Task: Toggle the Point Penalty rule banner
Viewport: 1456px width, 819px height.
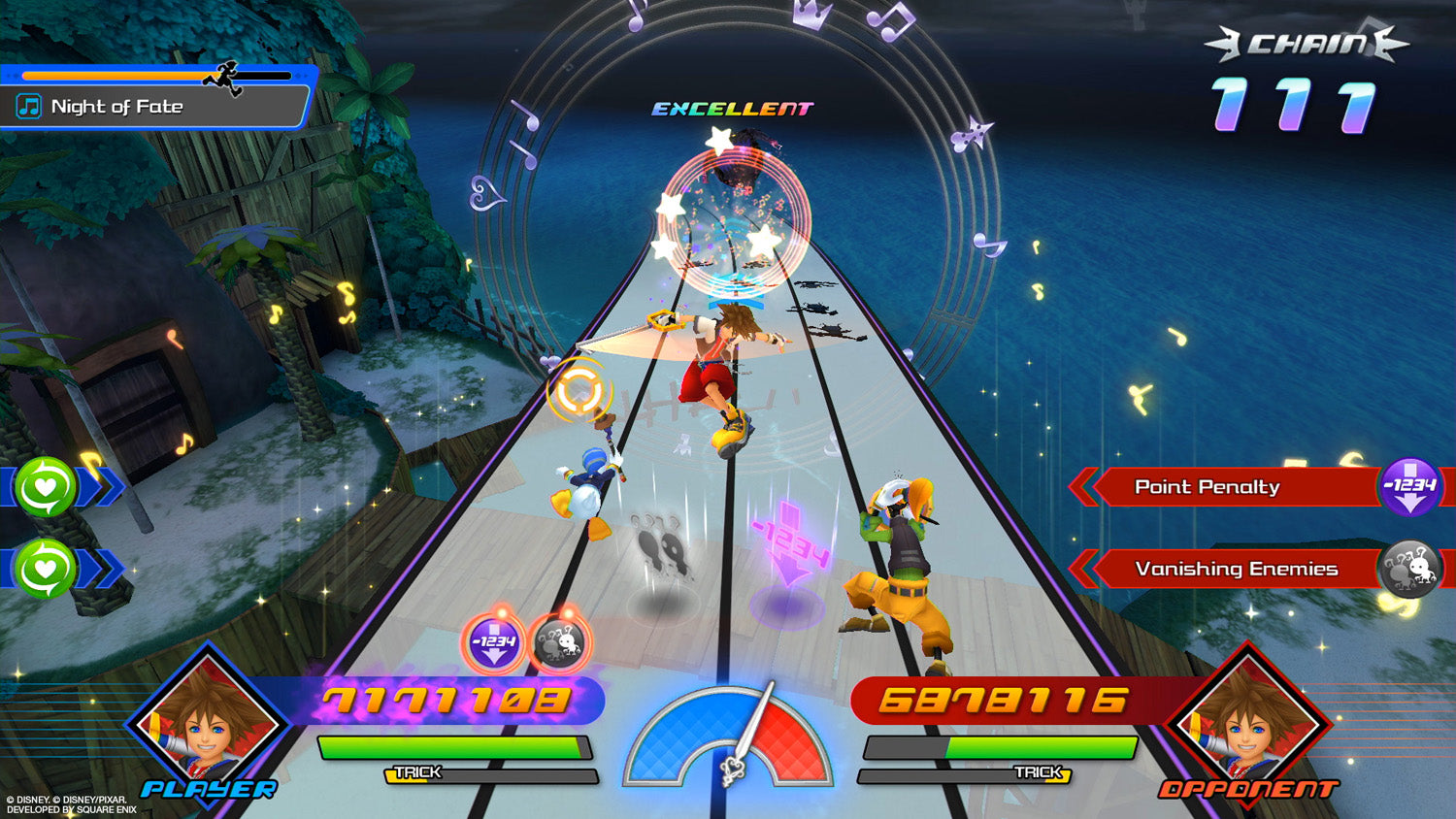Action: [1208, 487]
